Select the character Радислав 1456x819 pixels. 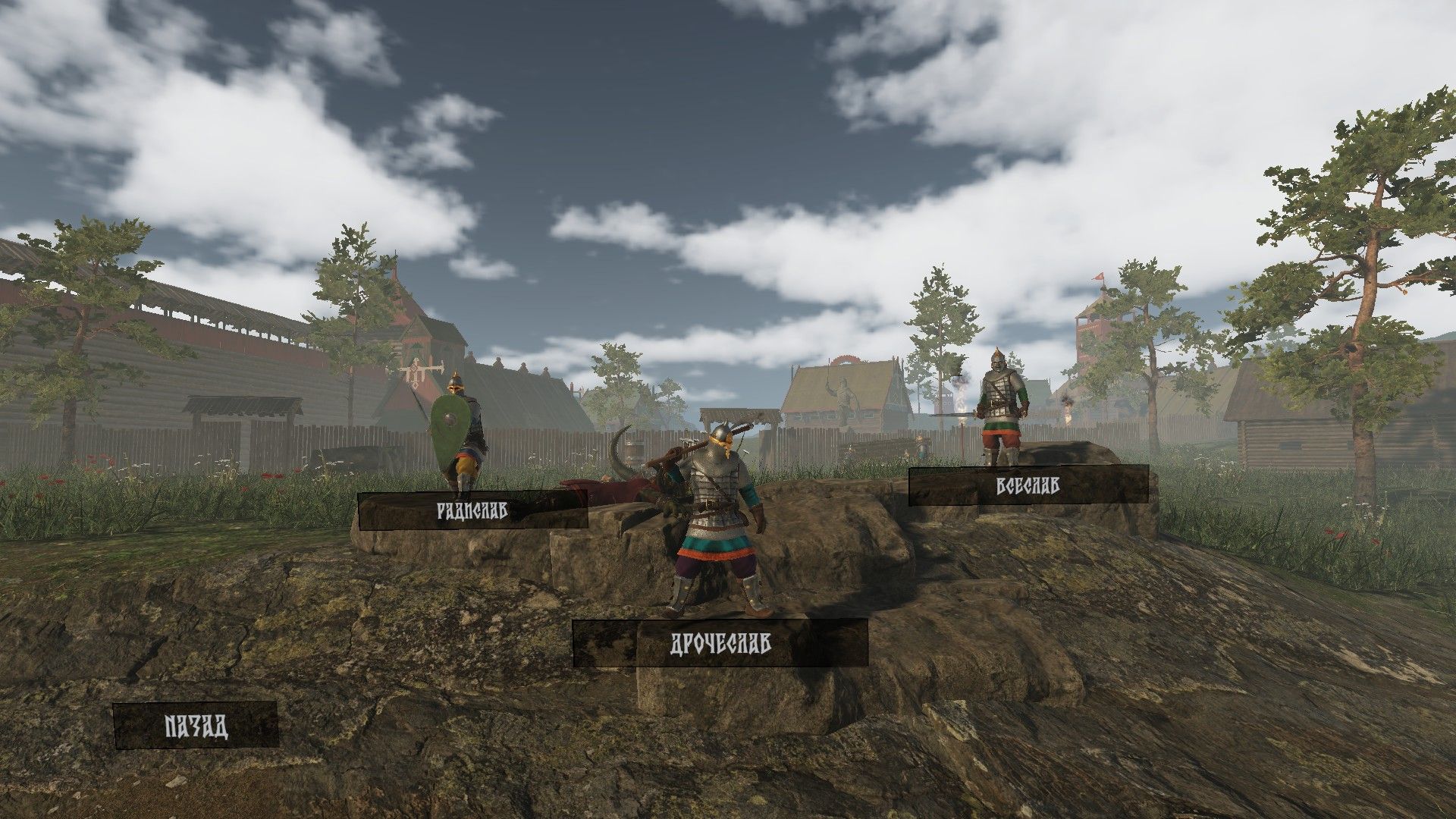472,510
